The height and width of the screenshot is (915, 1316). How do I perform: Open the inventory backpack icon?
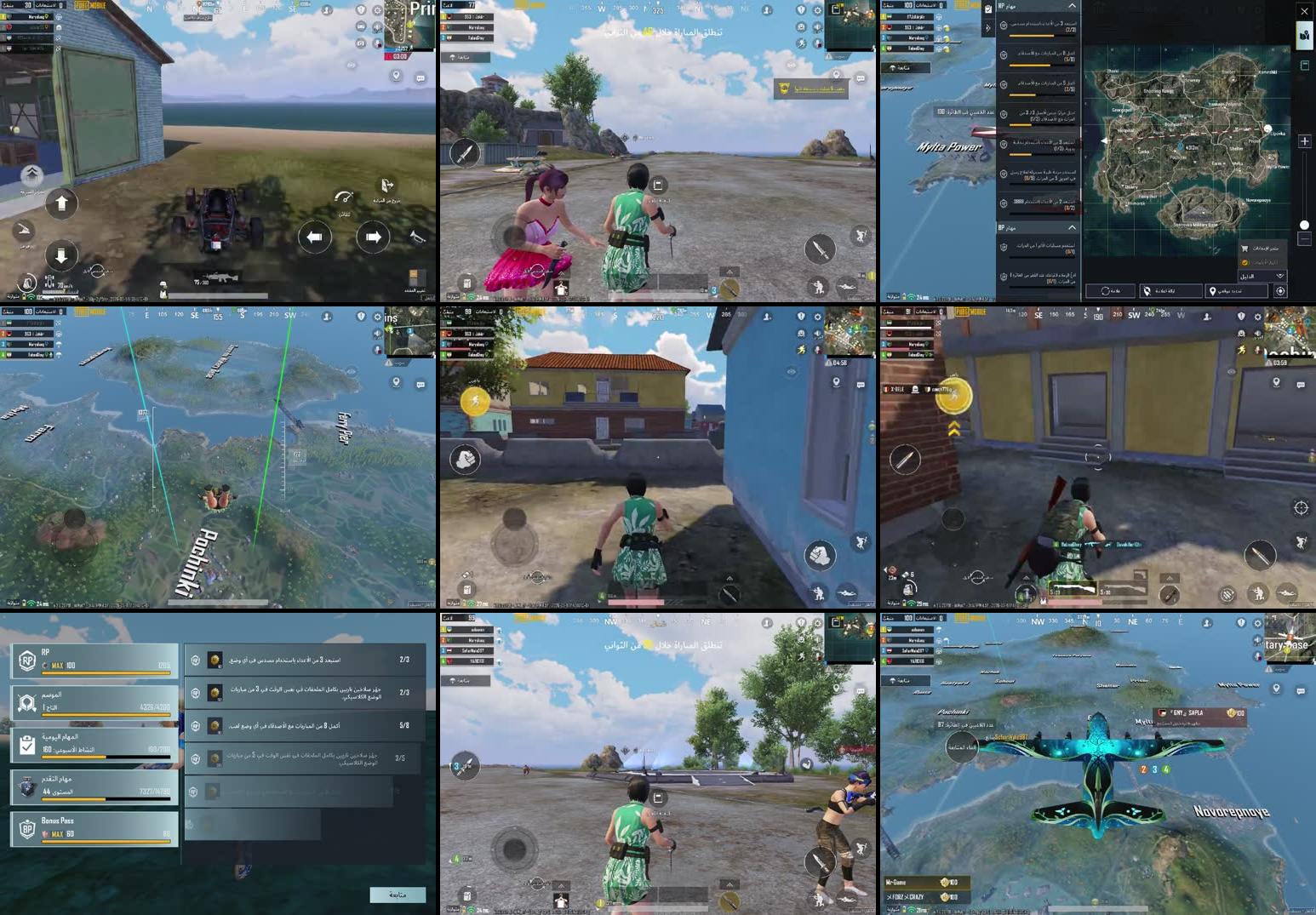tap(467, 283)
